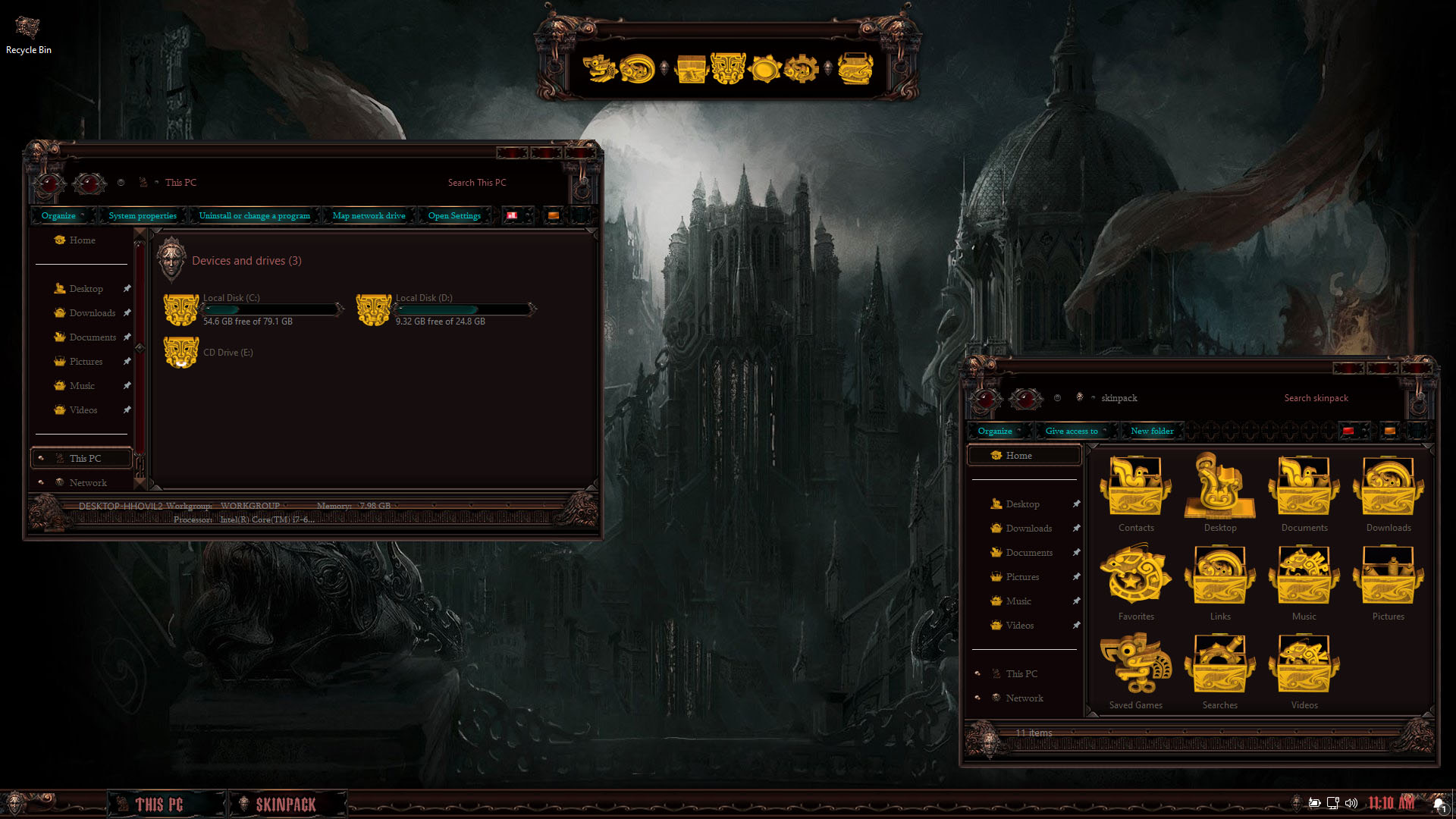Toggle the pin next to Videos in sidebar
Viewport: 1456px width, 819px height.
point(127,409)
